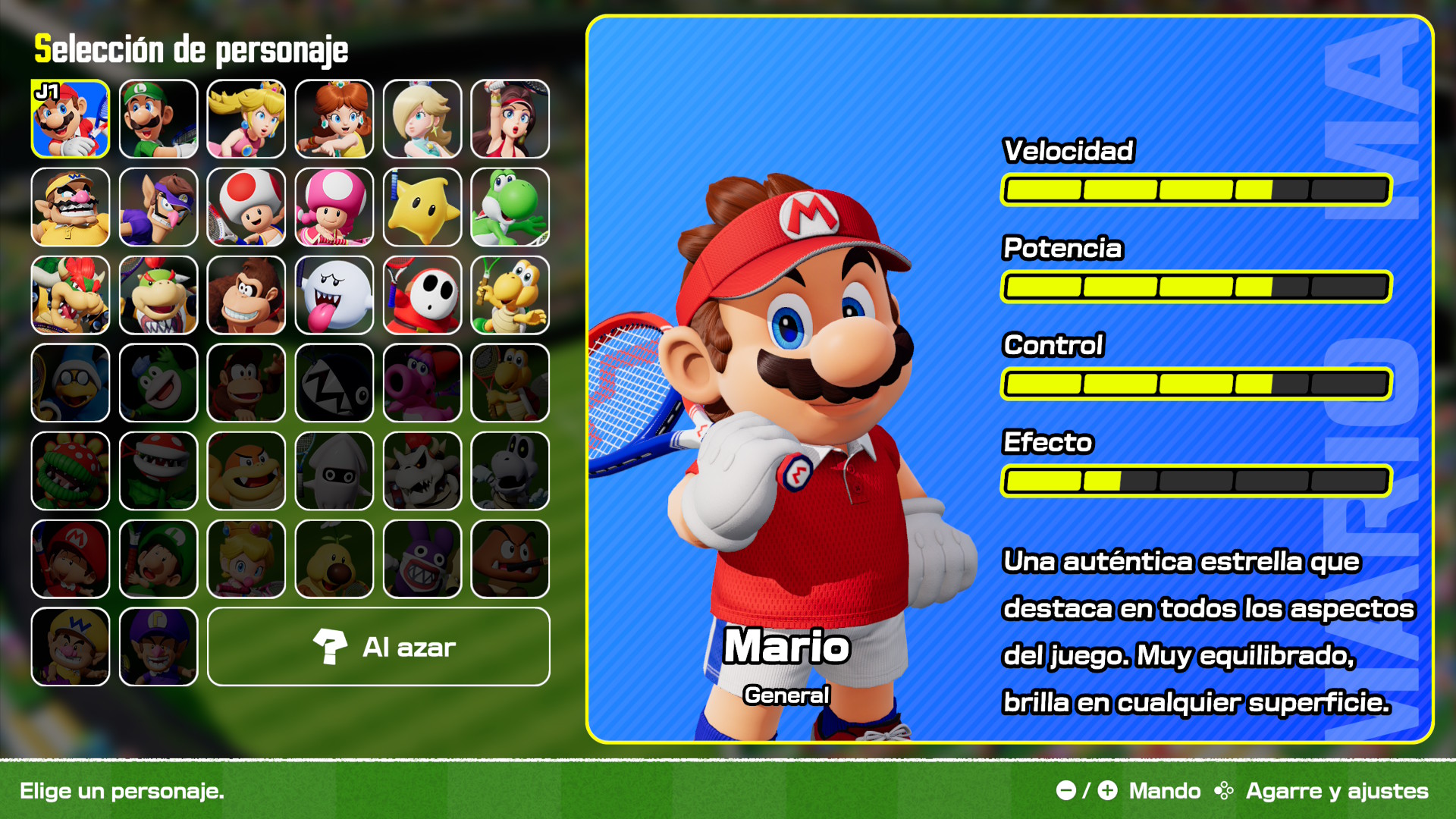The height and width of the screenshot is (819, 1456).
Task: Select Mario's character portrait
Action: click(x=71, y=119)
